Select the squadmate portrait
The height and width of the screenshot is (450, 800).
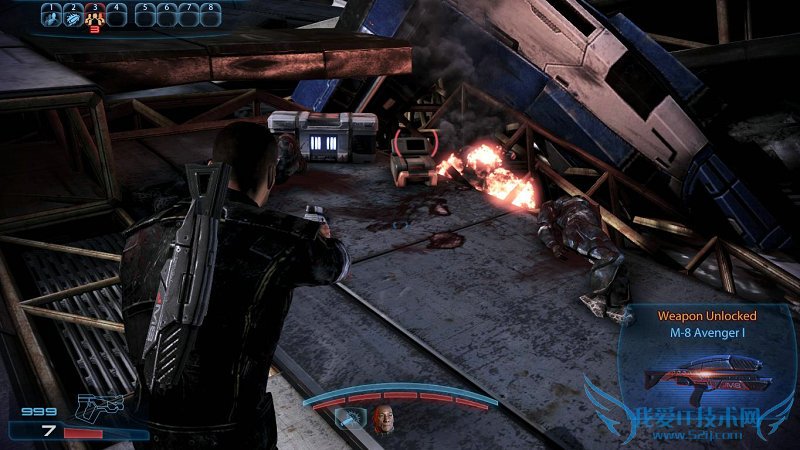tap(384, 422)
